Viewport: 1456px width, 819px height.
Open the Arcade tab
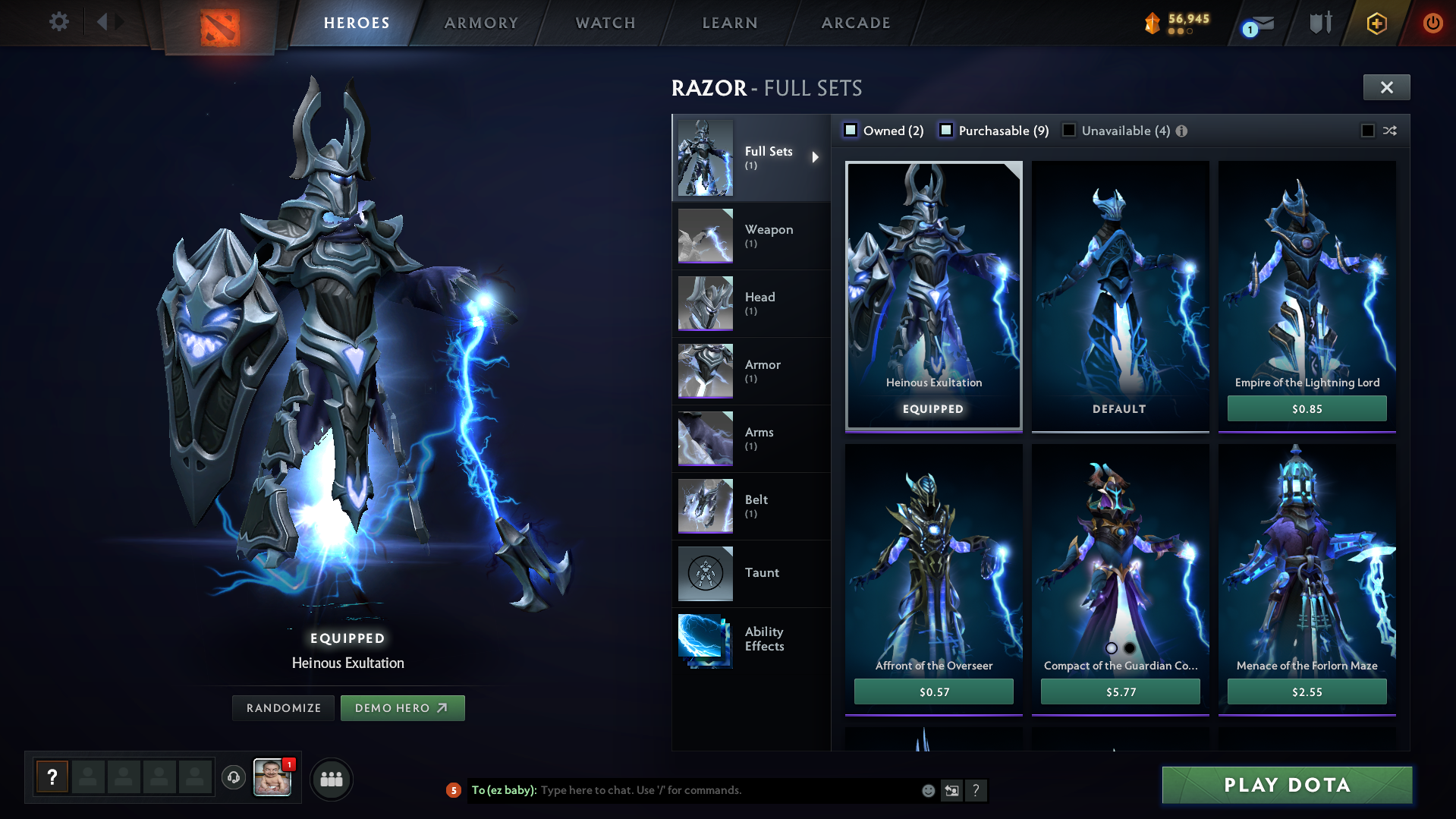point(856,23)
